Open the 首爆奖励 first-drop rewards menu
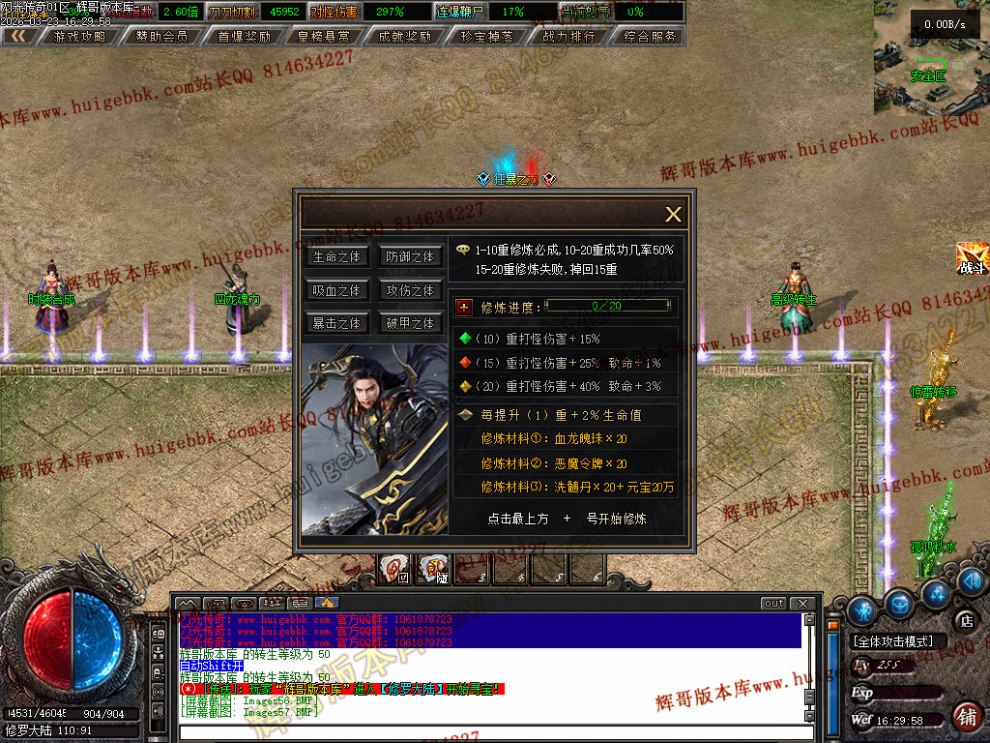990x743 pixels. pos(243,36)
